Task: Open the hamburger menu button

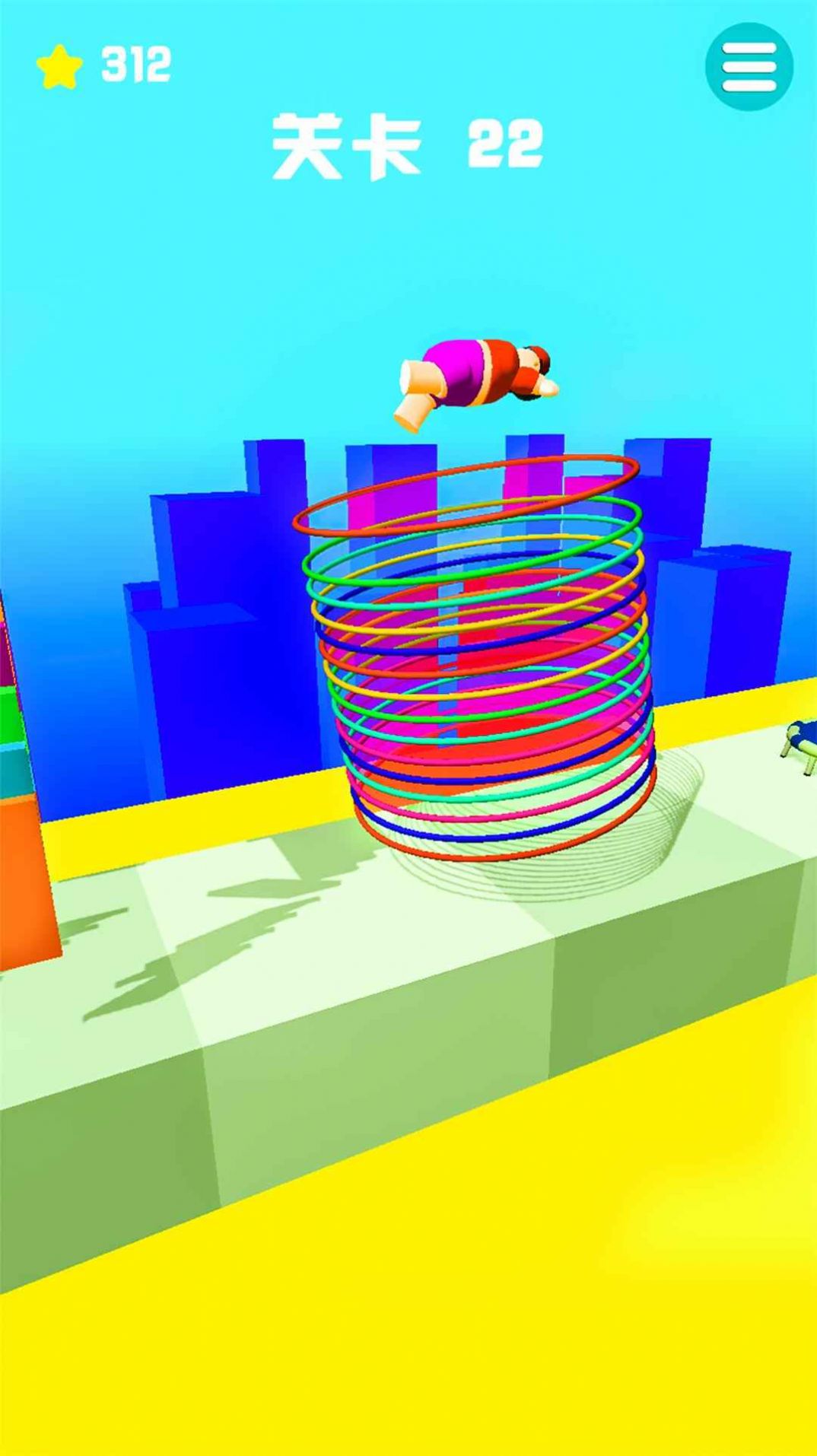Action: point(749,67)
